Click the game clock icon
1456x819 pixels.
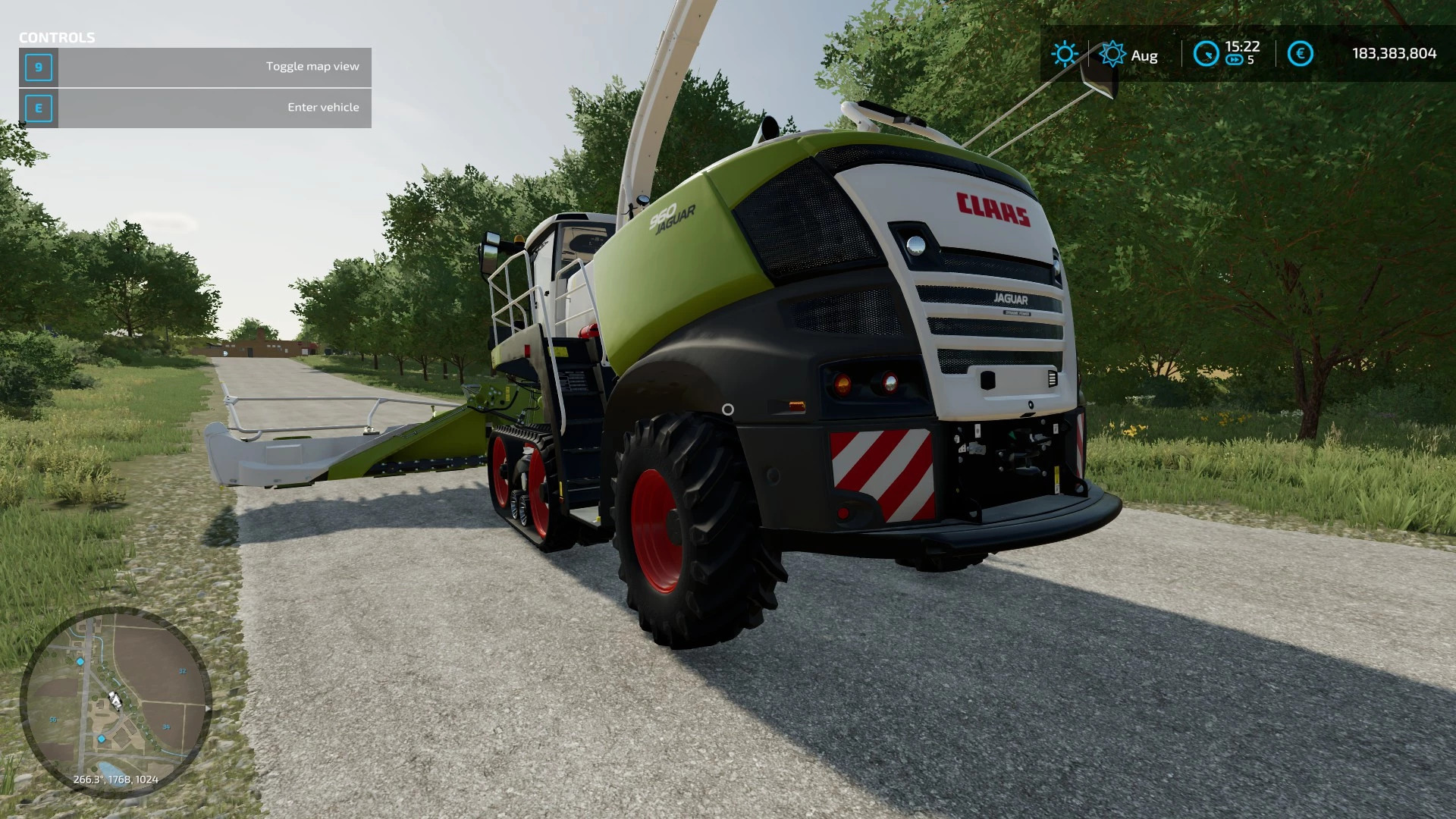coord(1206,54)
